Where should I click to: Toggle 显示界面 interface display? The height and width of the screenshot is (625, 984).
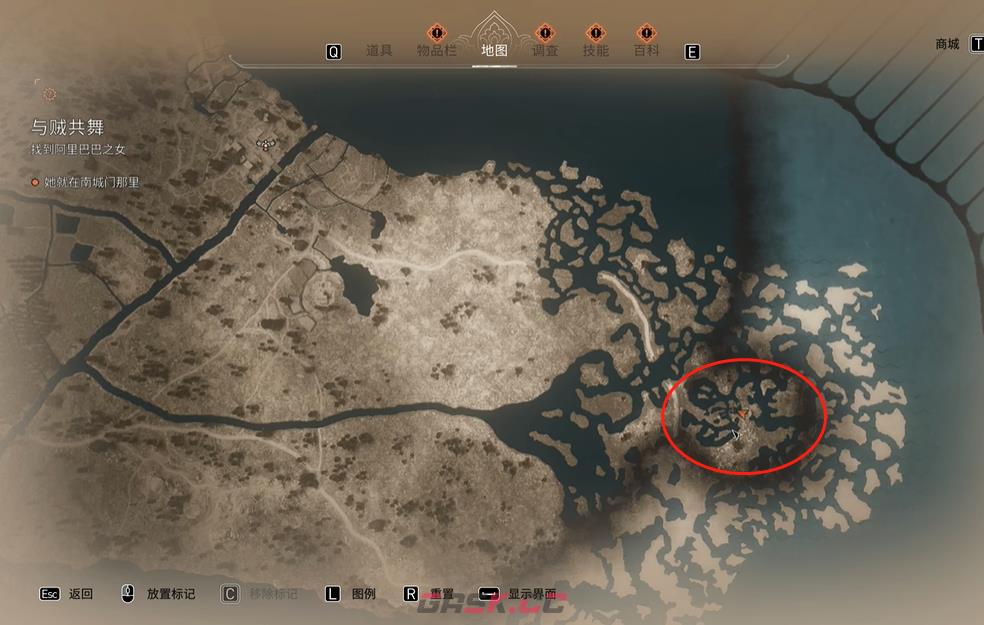click(531, 594)
